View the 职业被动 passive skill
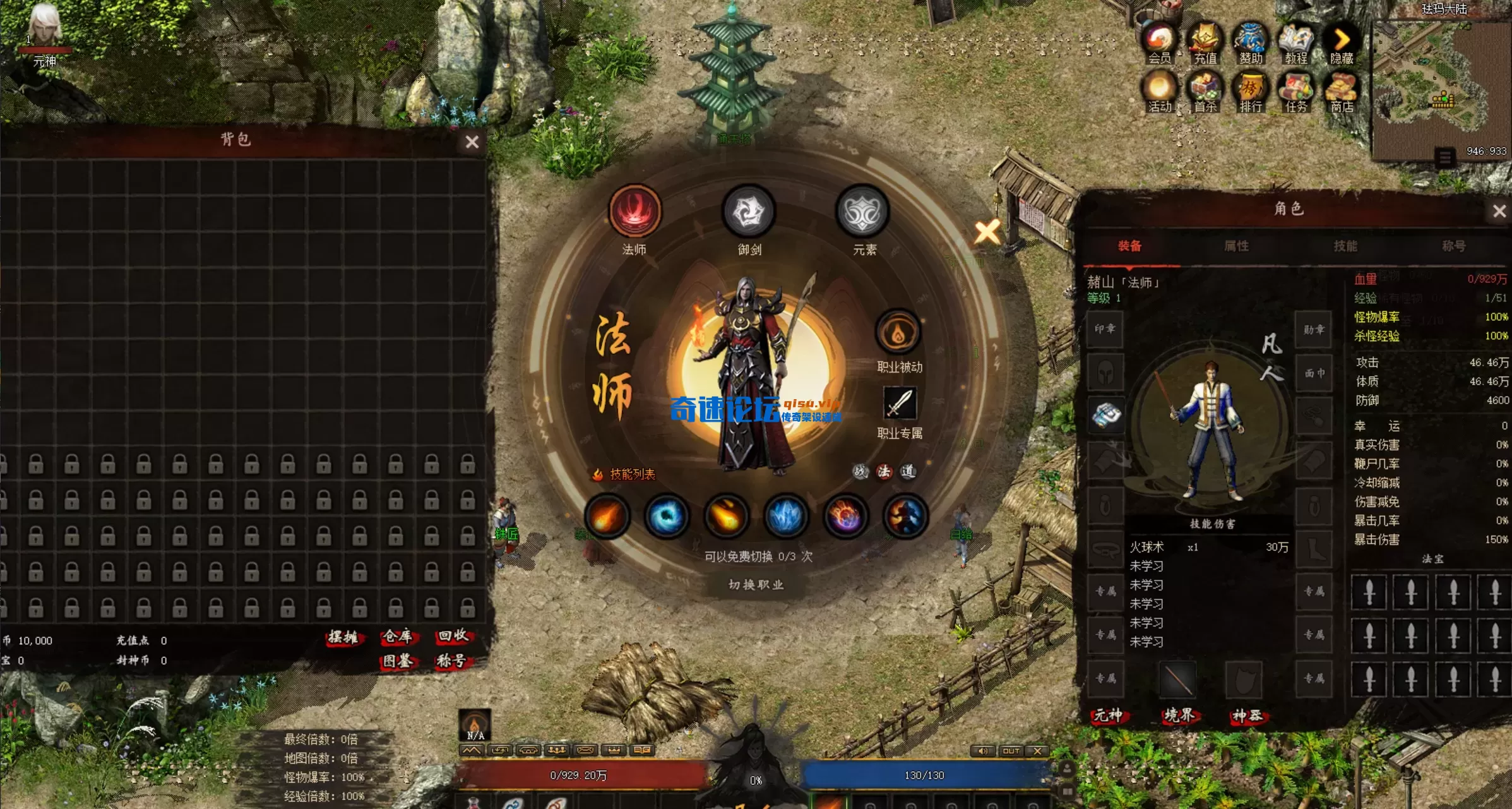1512x809 pixels. (x=898, y=333)
